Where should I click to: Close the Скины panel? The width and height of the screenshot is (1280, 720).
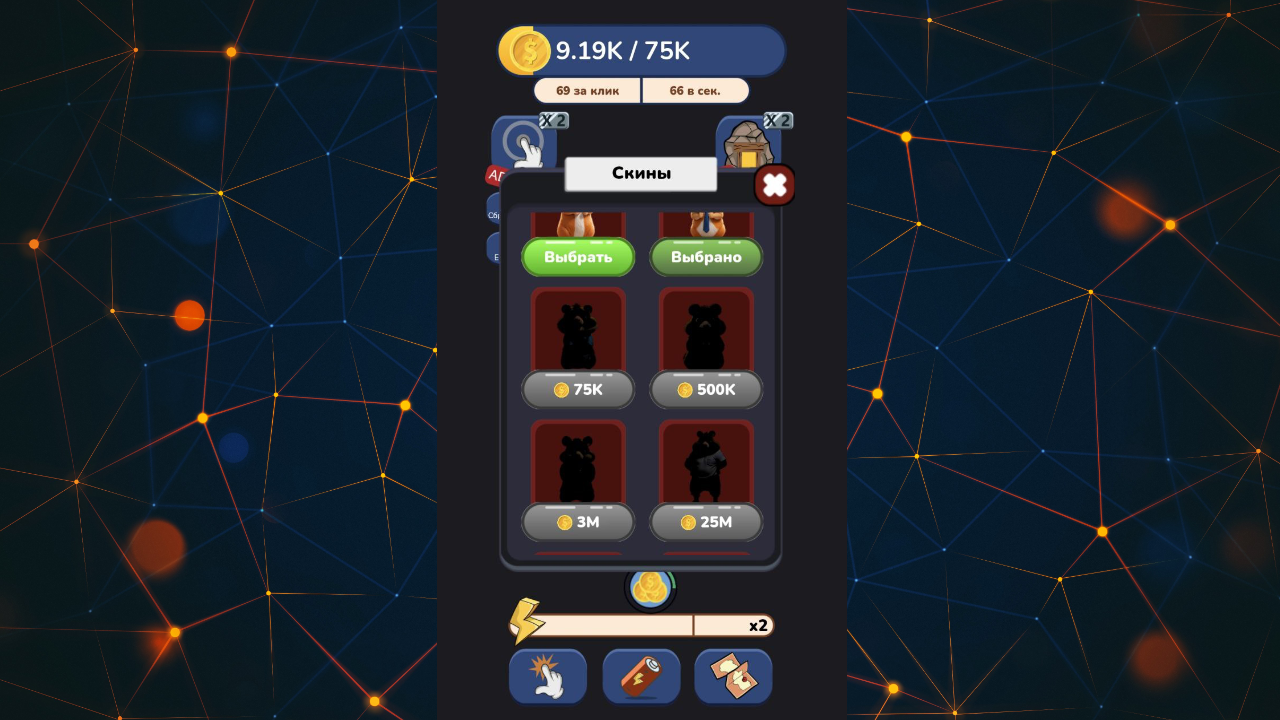[x=775, y=185]
